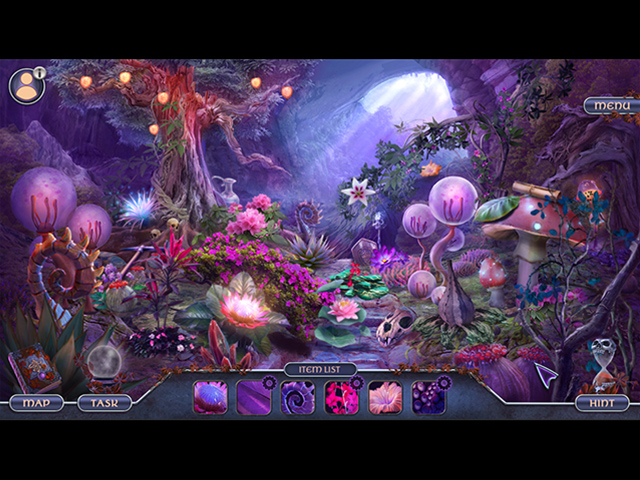Select the glowing purple orb item slot

[210, 397]
